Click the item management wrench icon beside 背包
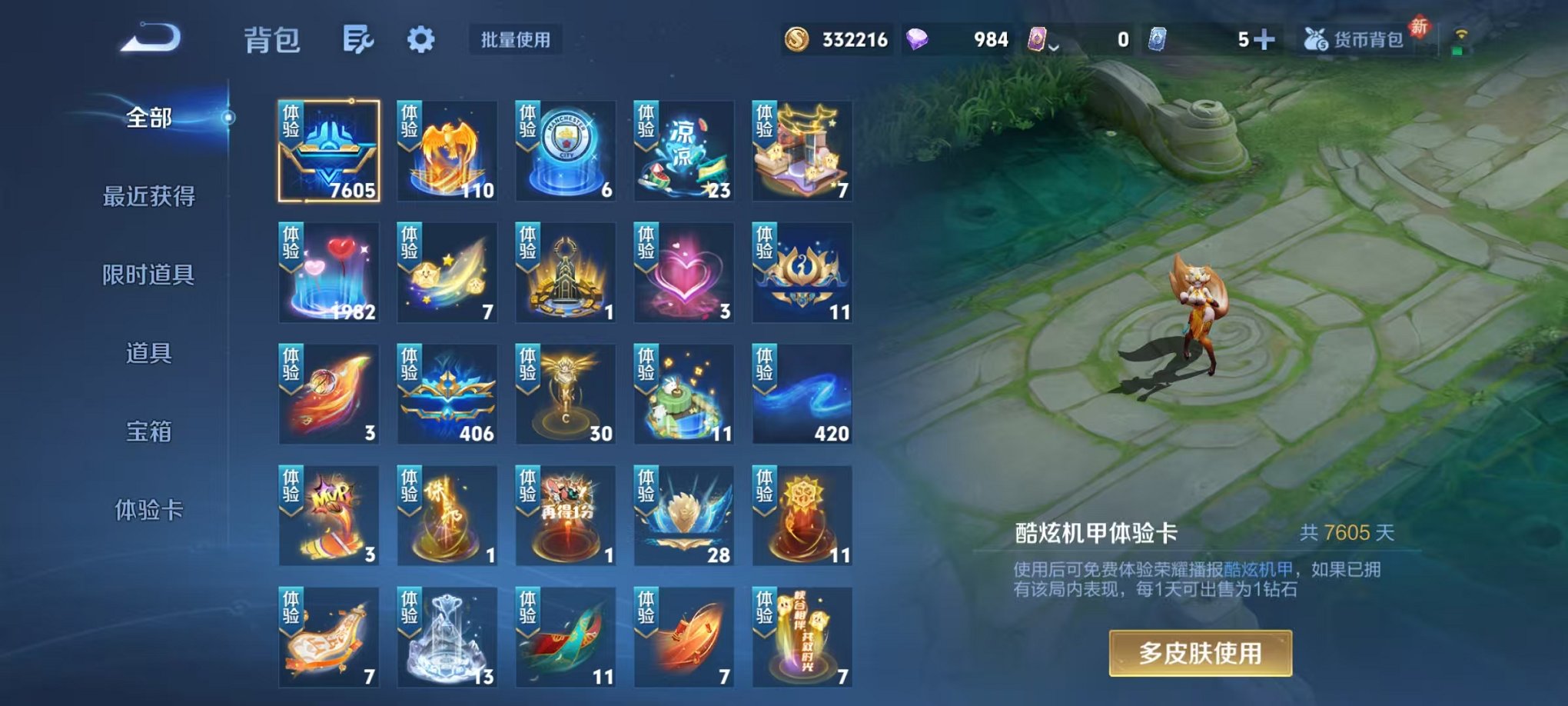 pos(358,39)
